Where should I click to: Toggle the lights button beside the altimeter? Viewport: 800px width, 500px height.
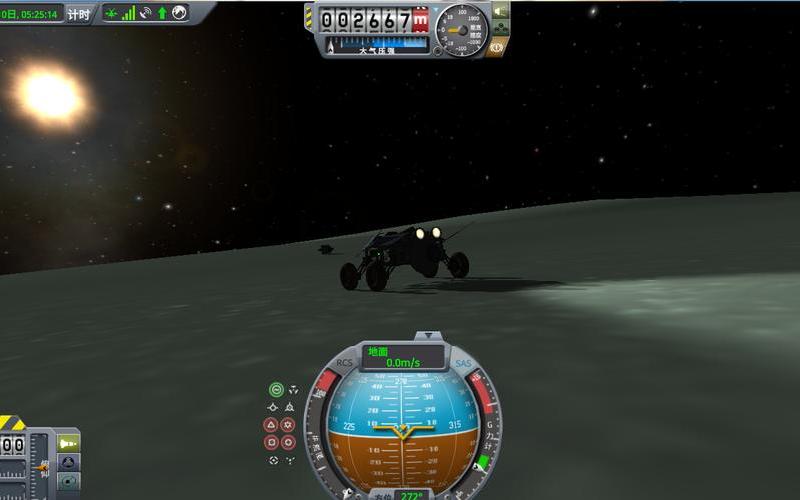tap(499, 12)
